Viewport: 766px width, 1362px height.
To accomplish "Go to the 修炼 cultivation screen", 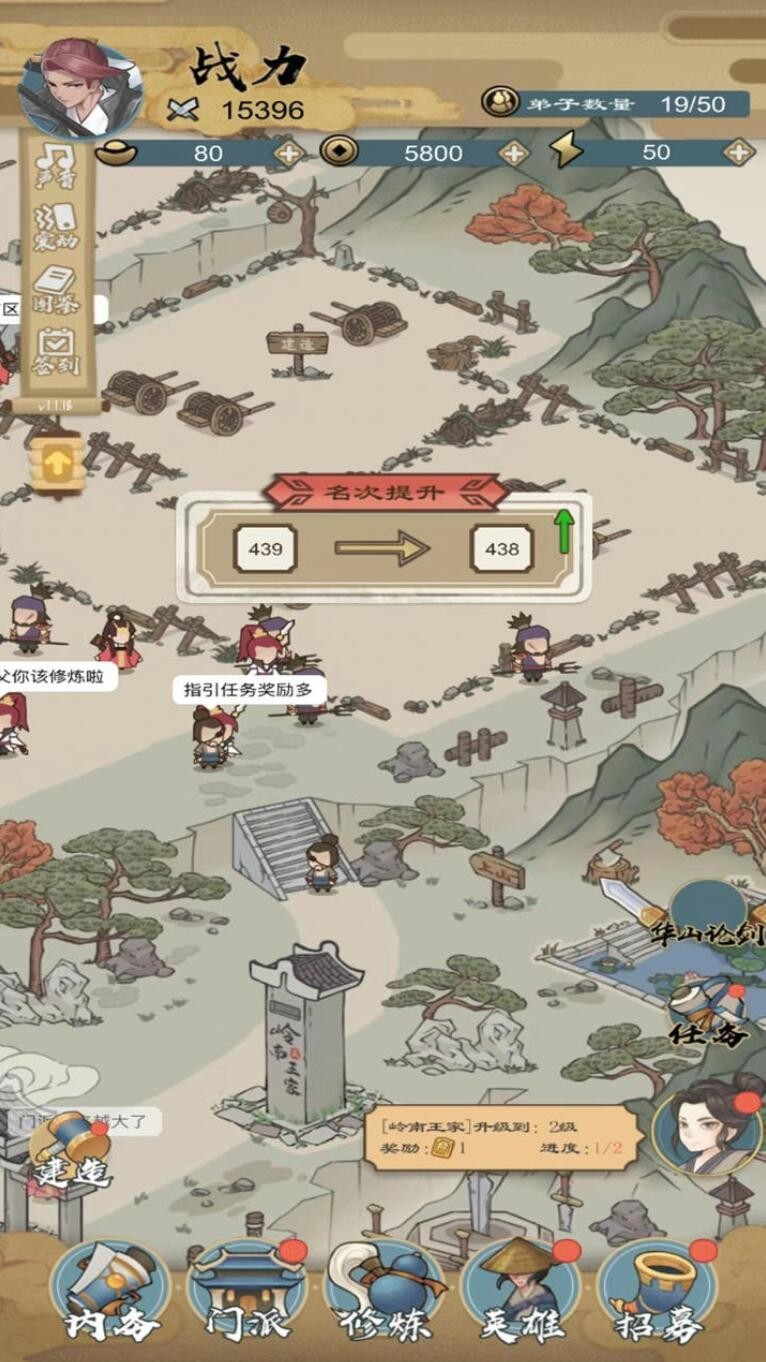I will (x=383, y=1290).
